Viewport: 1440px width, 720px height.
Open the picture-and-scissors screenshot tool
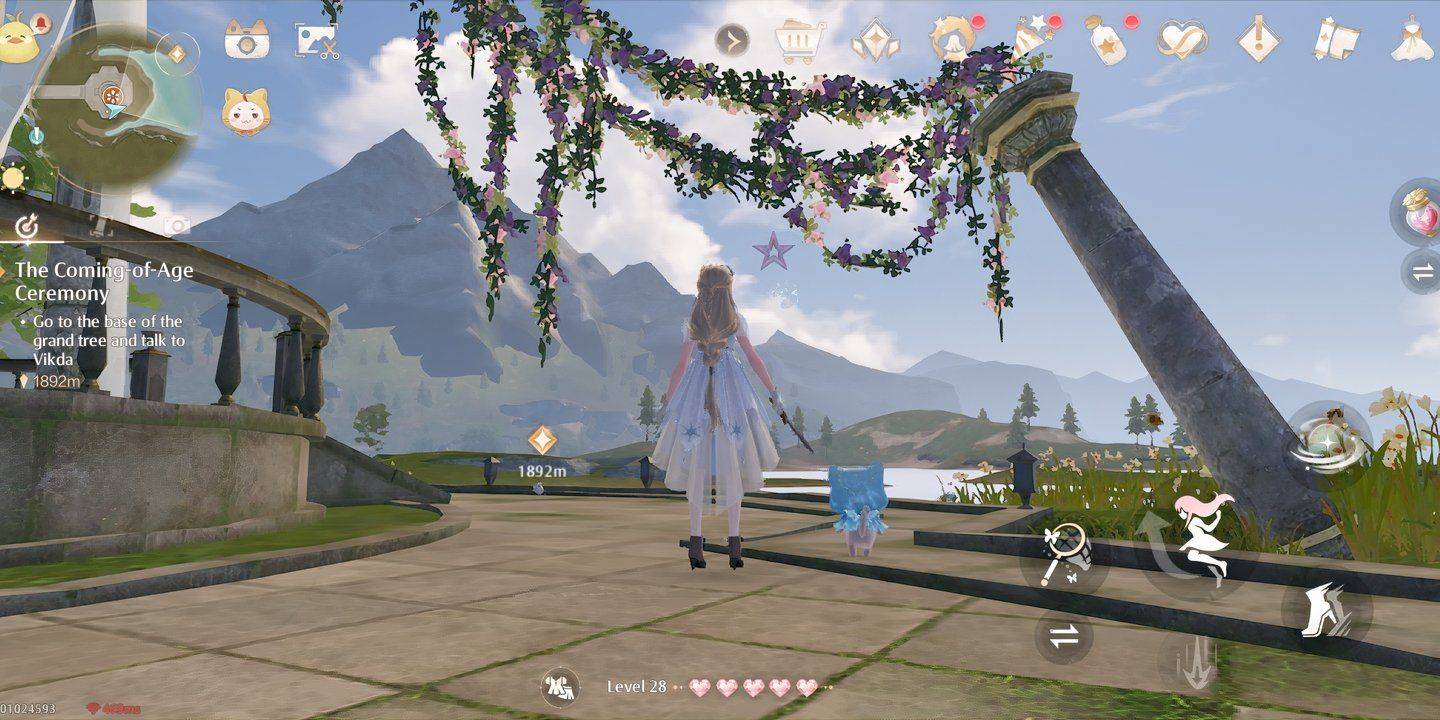[316, 40]
